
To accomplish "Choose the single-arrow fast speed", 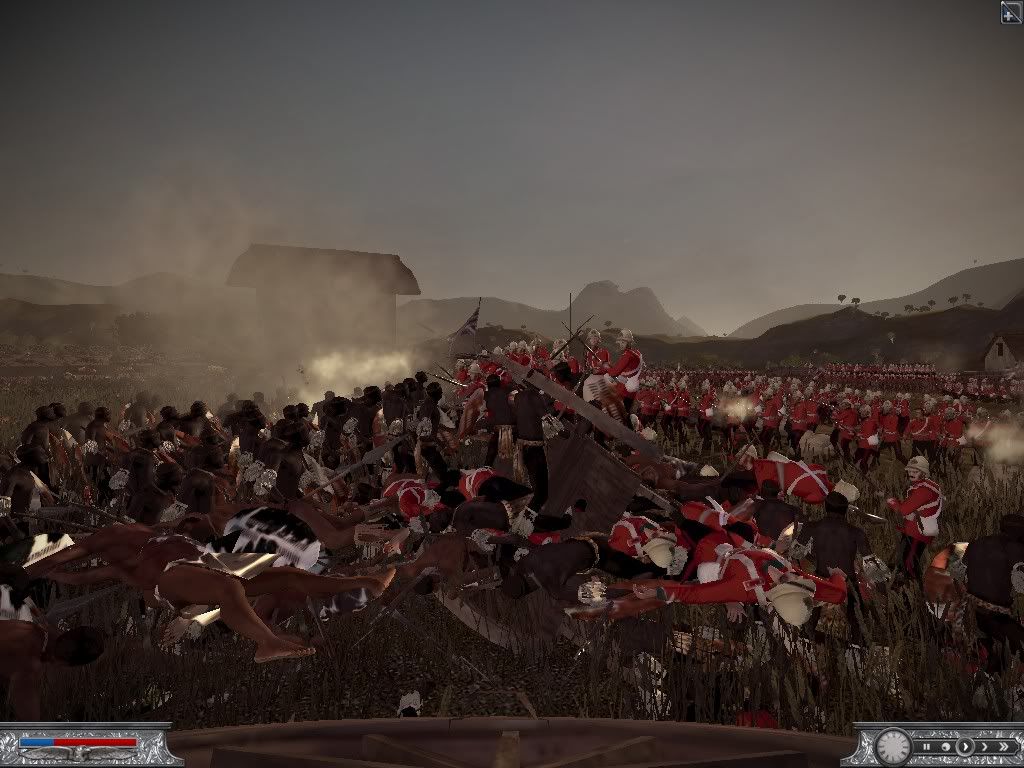I will (x=984, y=747).
